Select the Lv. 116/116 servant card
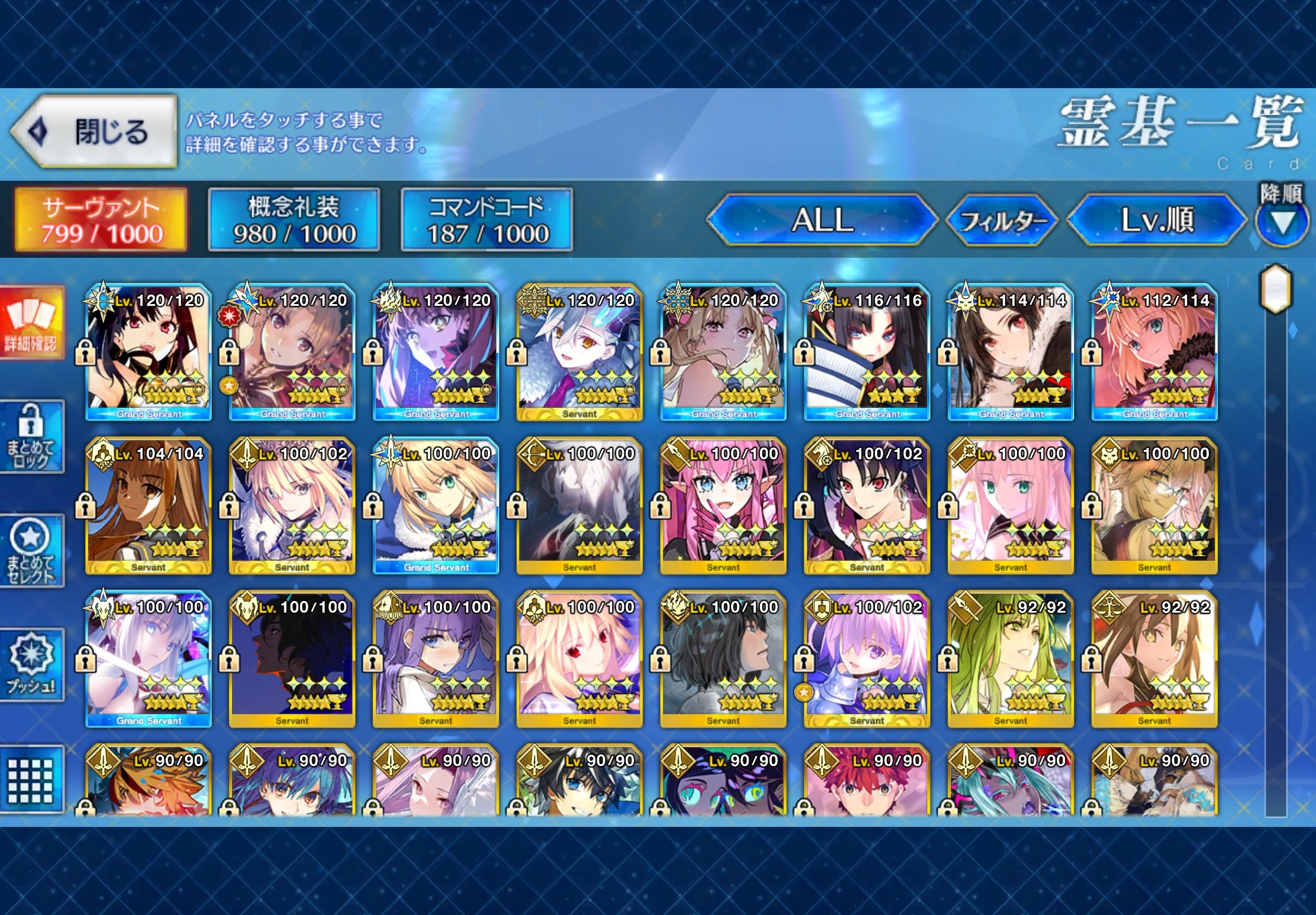The width and height of the screenshot is (1316, 915). tap(866, 352)
